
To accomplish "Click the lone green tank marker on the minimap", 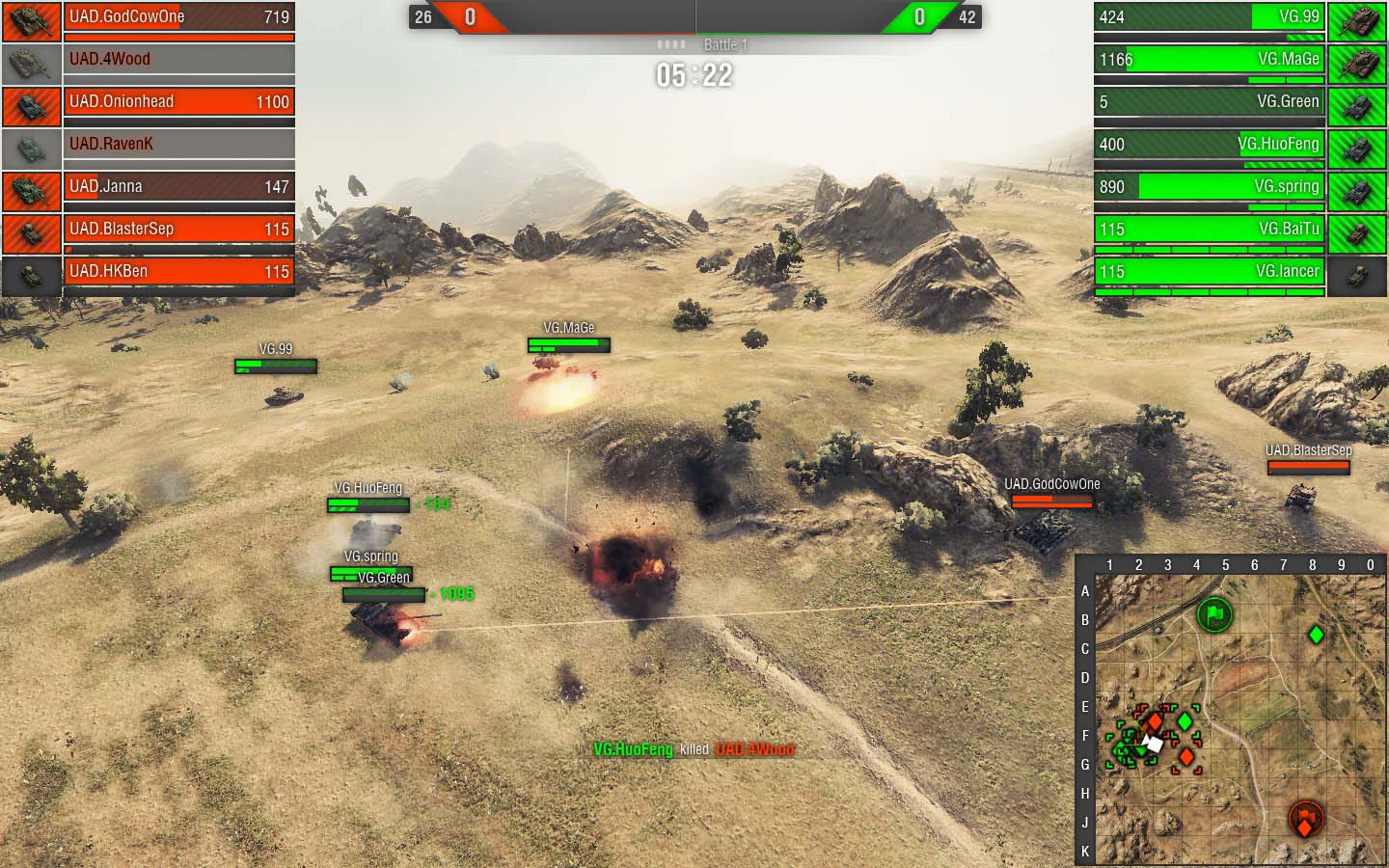I will pos(1316,635).
